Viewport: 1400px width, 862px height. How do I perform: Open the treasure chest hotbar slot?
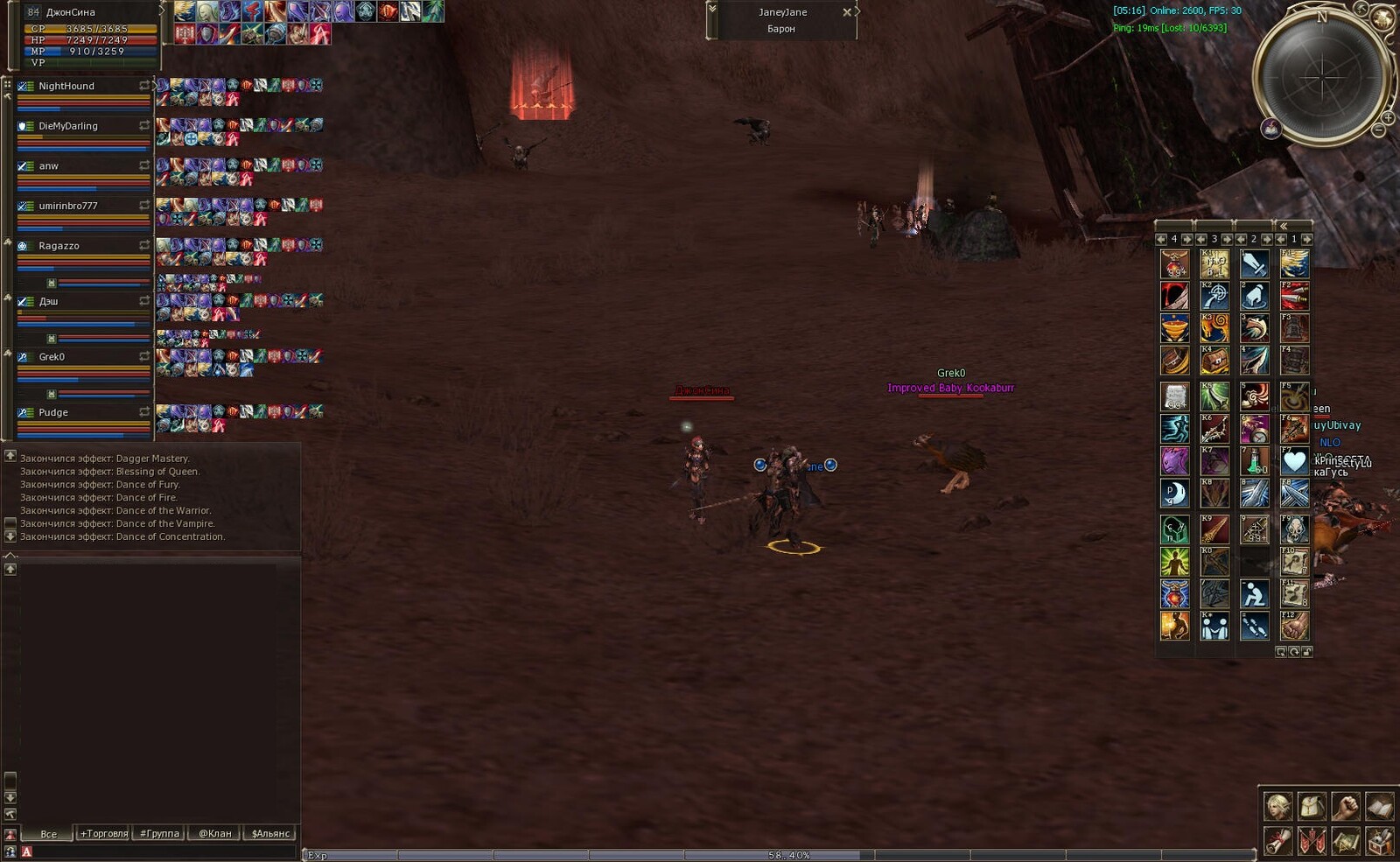click(x=1214, y=360)
